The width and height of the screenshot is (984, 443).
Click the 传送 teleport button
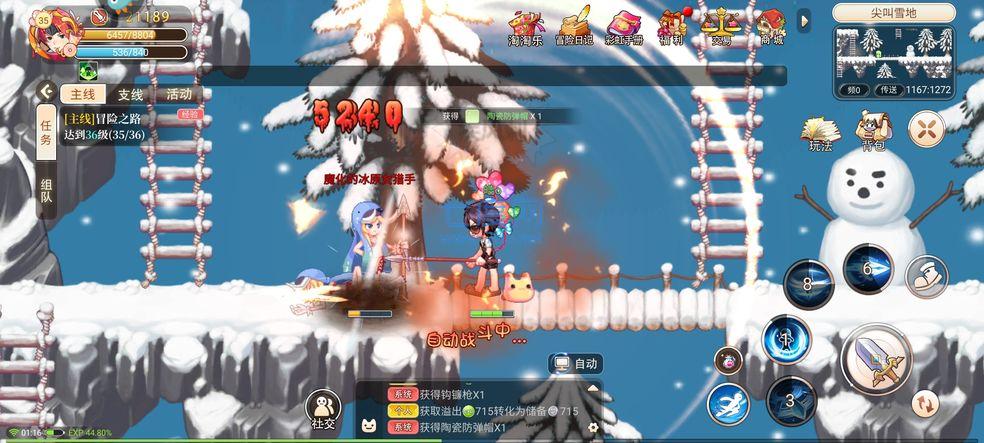(886, 90)
